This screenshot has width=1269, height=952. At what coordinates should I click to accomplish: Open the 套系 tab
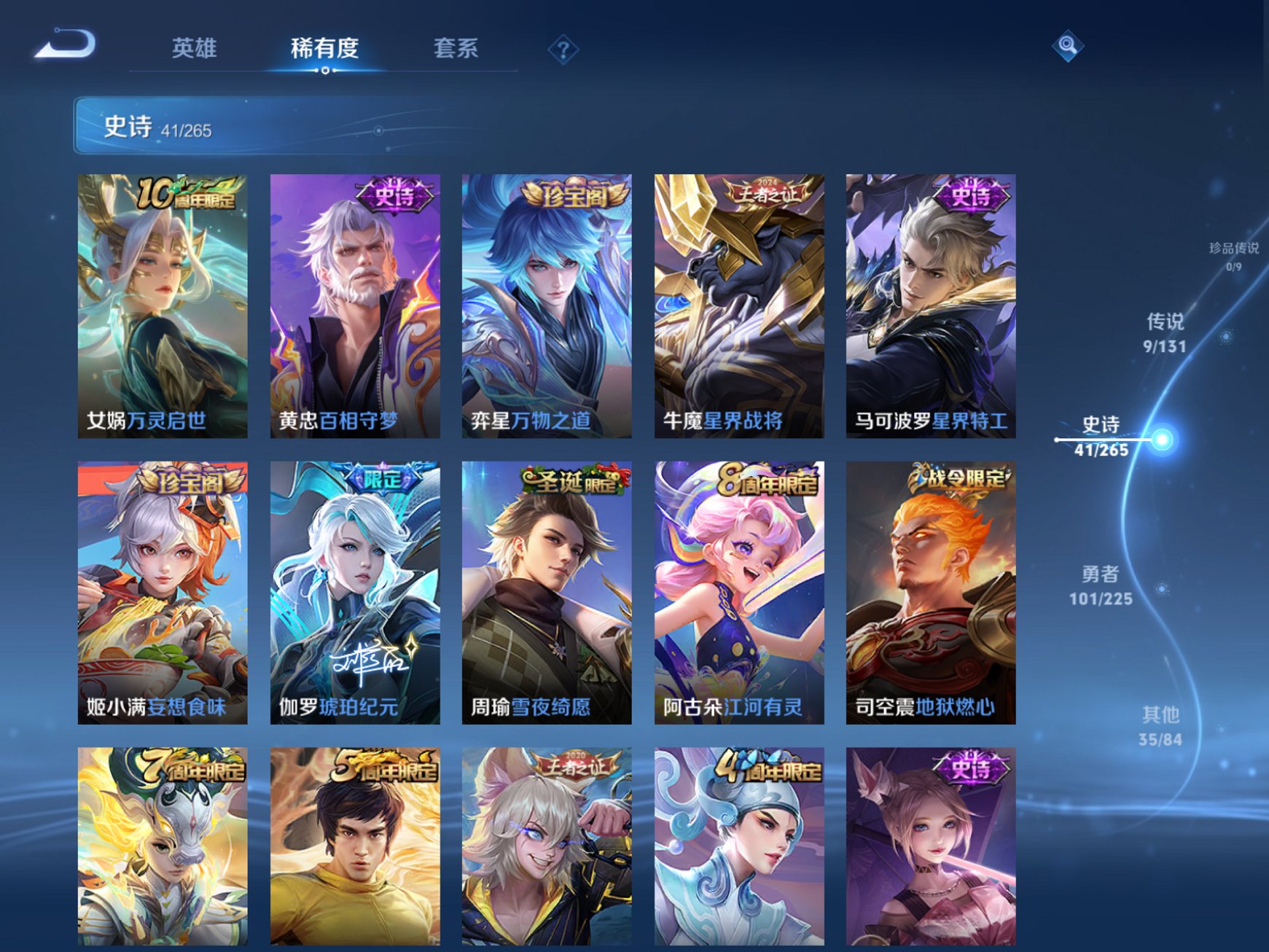click(x=456, y=46)
